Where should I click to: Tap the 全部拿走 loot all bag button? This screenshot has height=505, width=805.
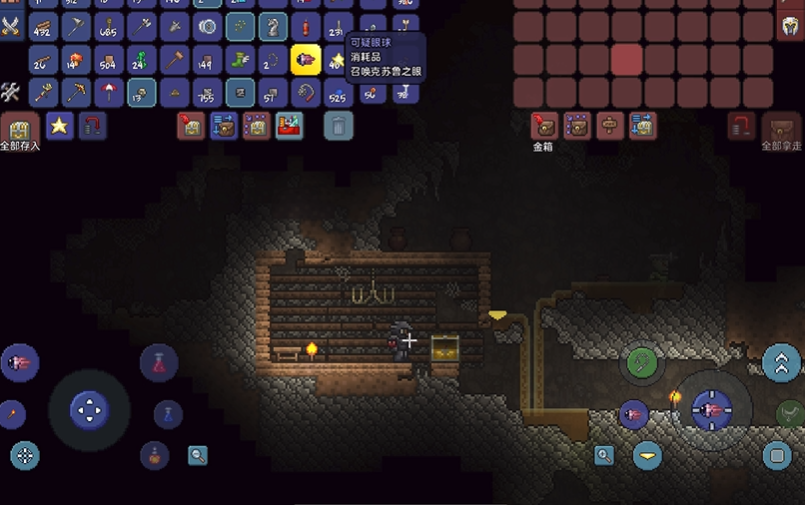(781, 128)
